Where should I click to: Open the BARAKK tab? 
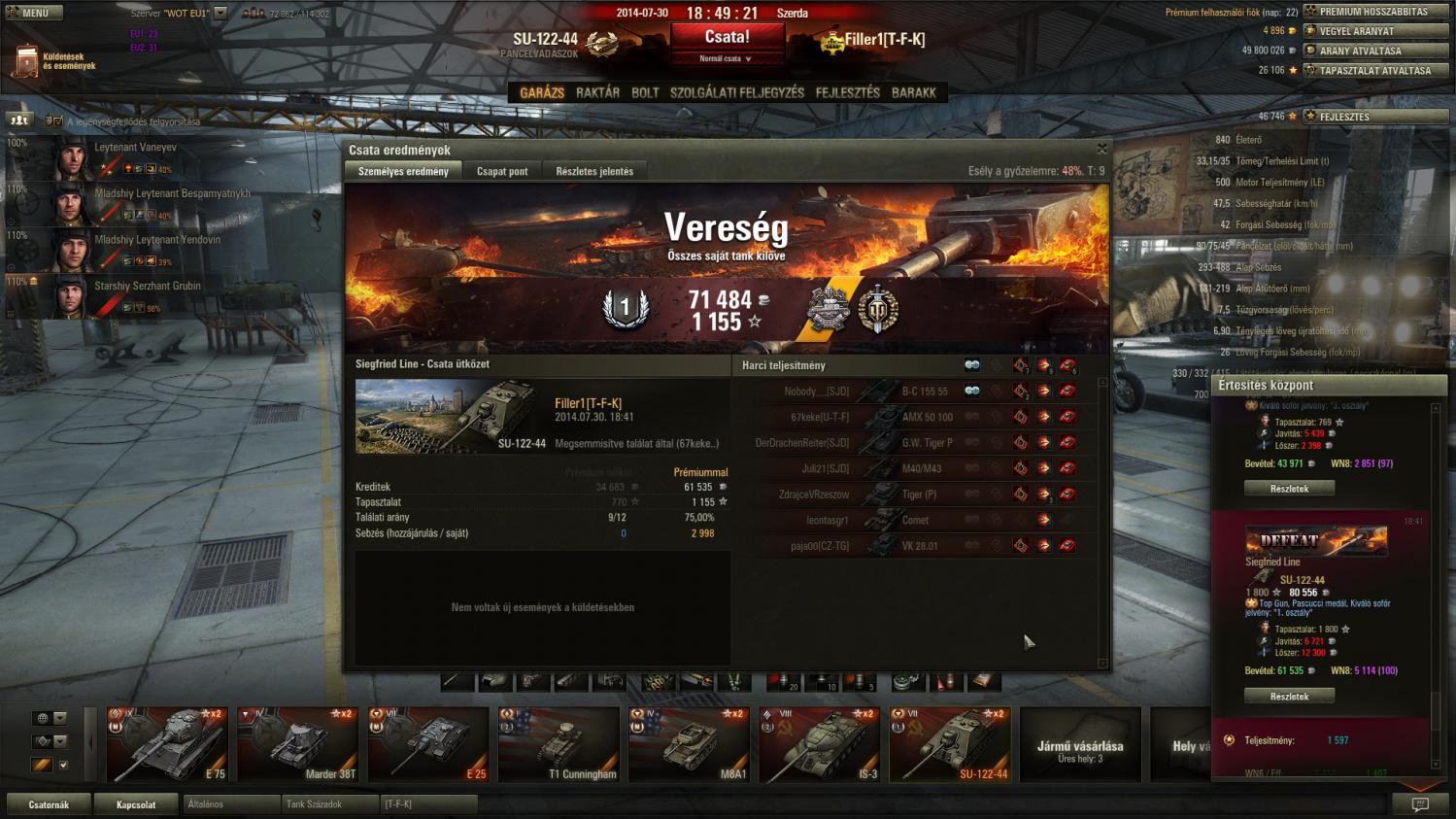click(x=913, y=93)
